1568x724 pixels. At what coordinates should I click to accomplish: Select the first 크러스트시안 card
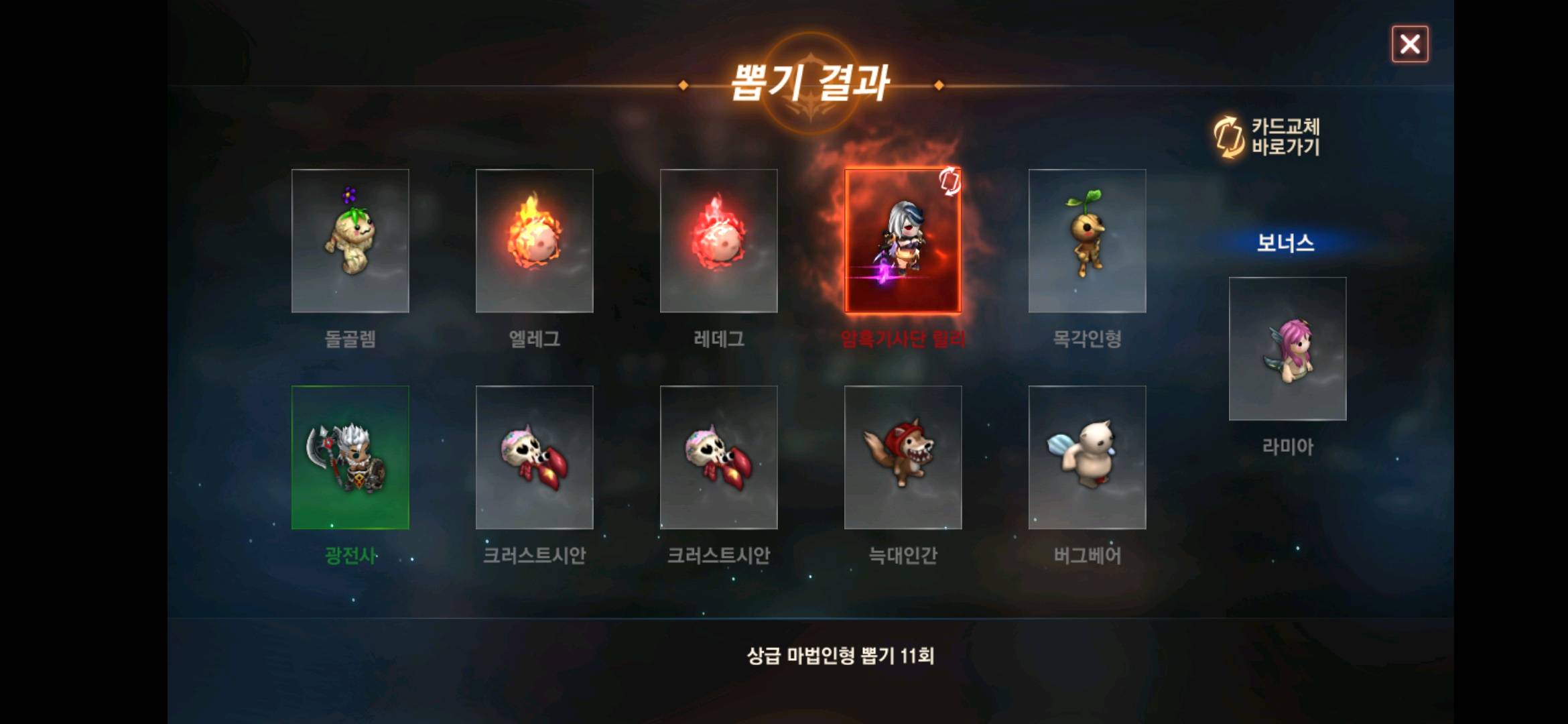[x=534, y=457]
